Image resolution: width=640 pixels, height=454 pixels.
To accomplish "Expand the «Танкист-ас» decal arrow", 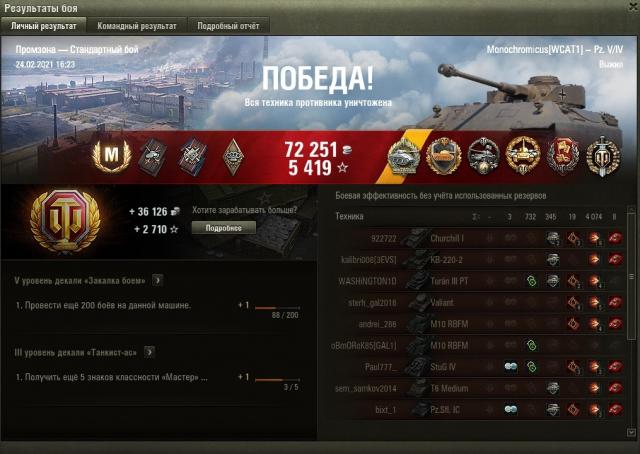I will [149, 351].
